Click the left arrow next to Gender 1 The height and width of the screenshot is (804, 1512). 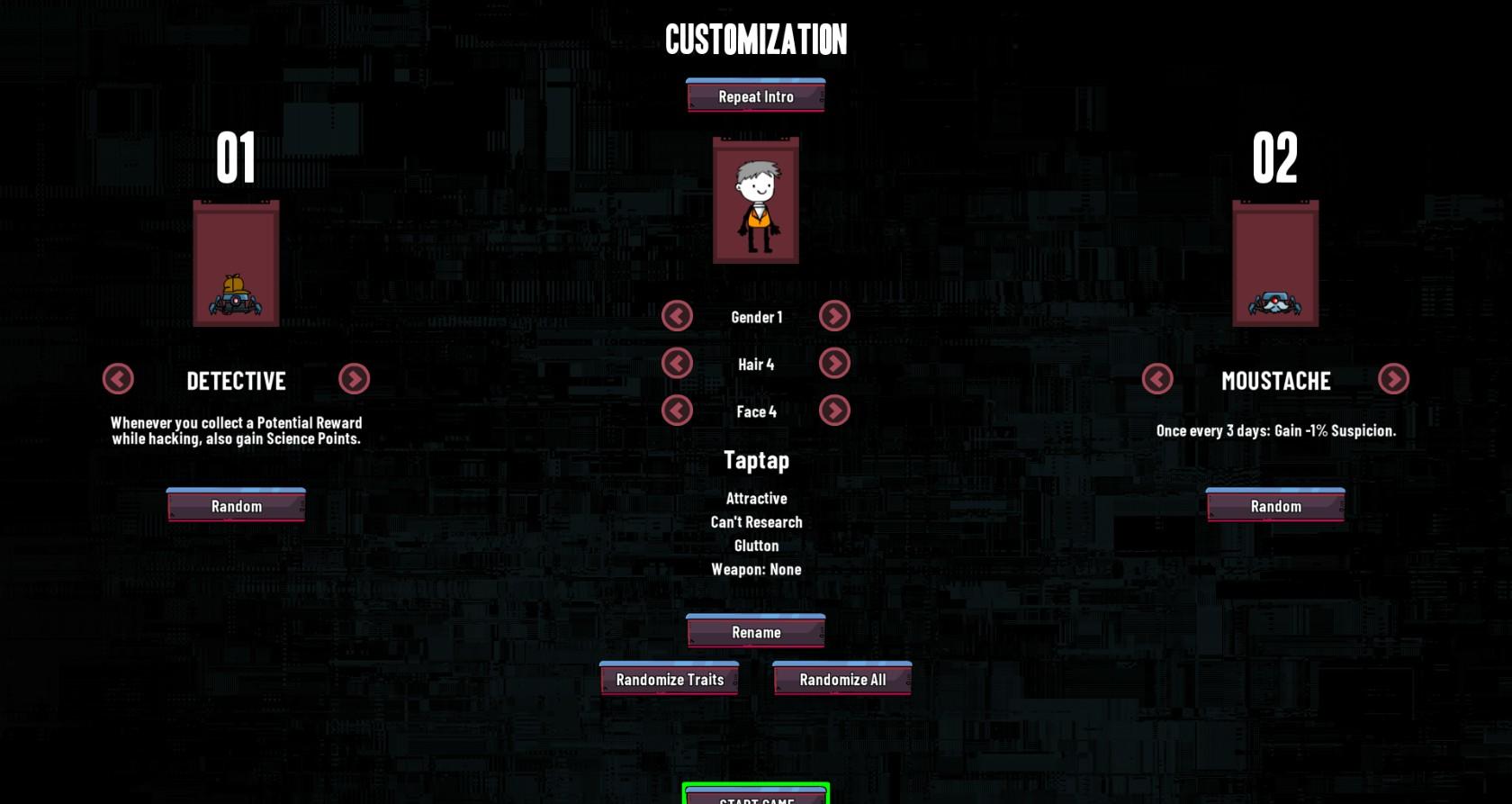tap(678, 316)
